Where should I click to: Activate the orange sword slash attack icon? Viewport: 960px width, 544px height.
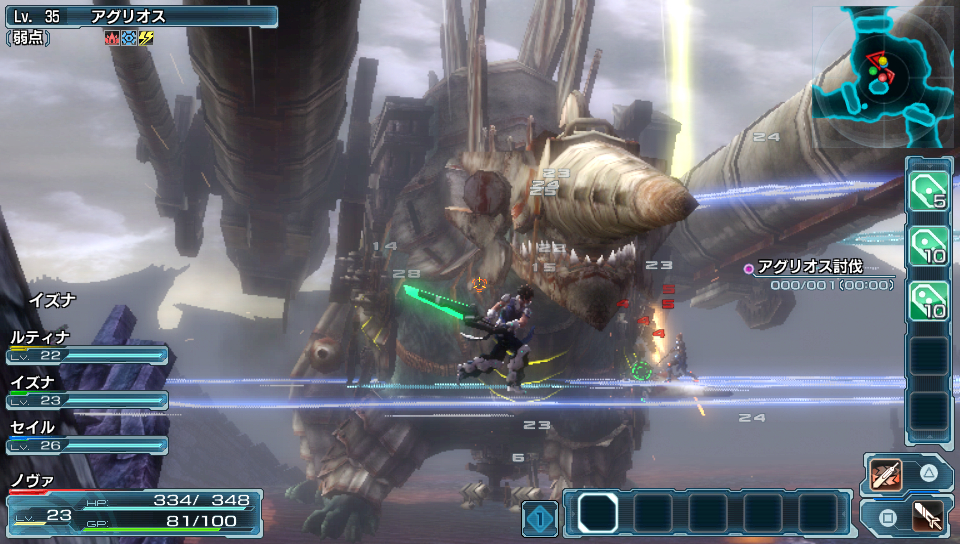coord(886,473)
